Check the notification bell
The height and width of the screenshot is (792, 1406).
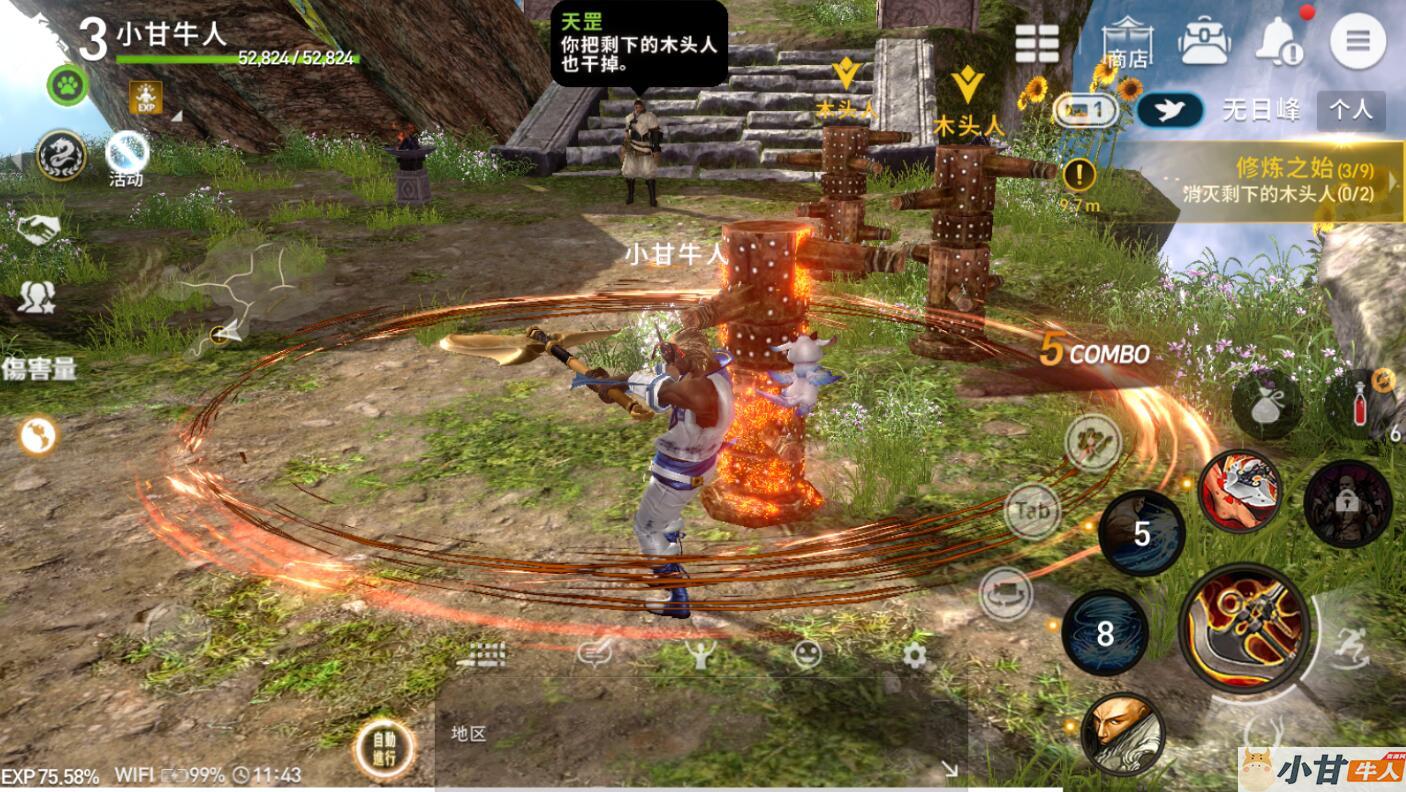1279,42
